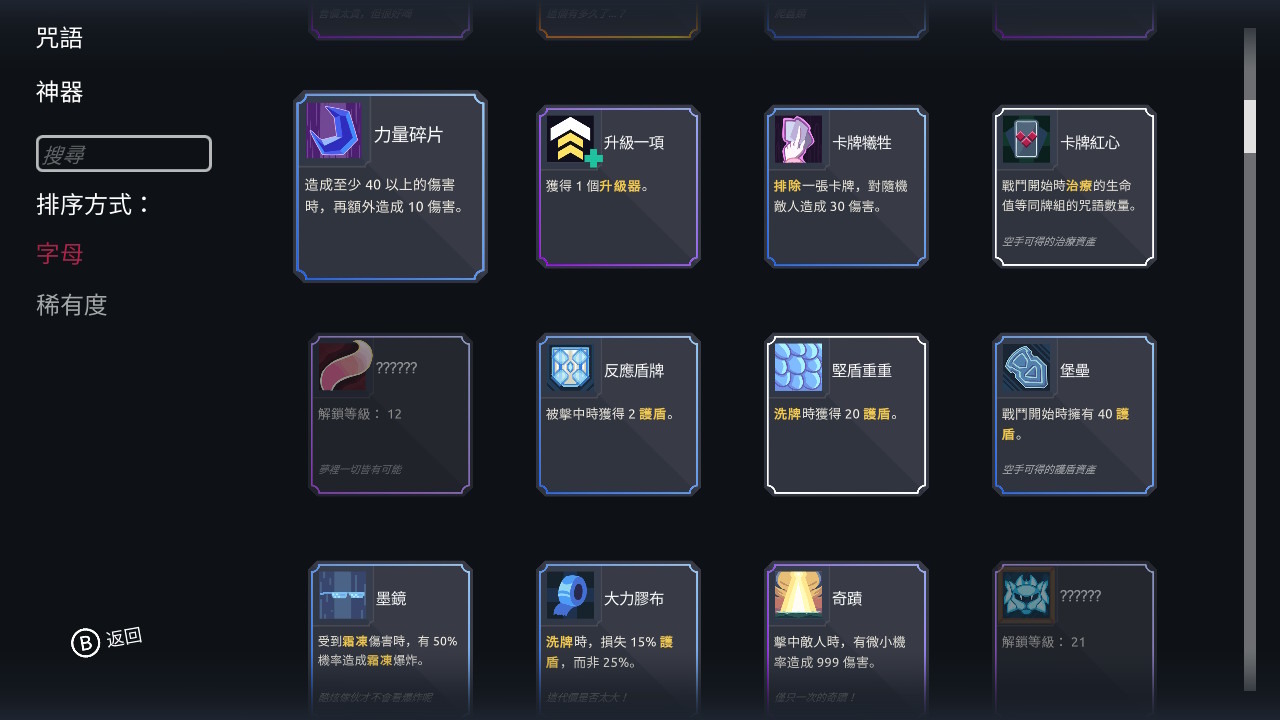Open the 咒語 spells section
The width and height of the screenshot is (1280, 720).
(60, 37)
